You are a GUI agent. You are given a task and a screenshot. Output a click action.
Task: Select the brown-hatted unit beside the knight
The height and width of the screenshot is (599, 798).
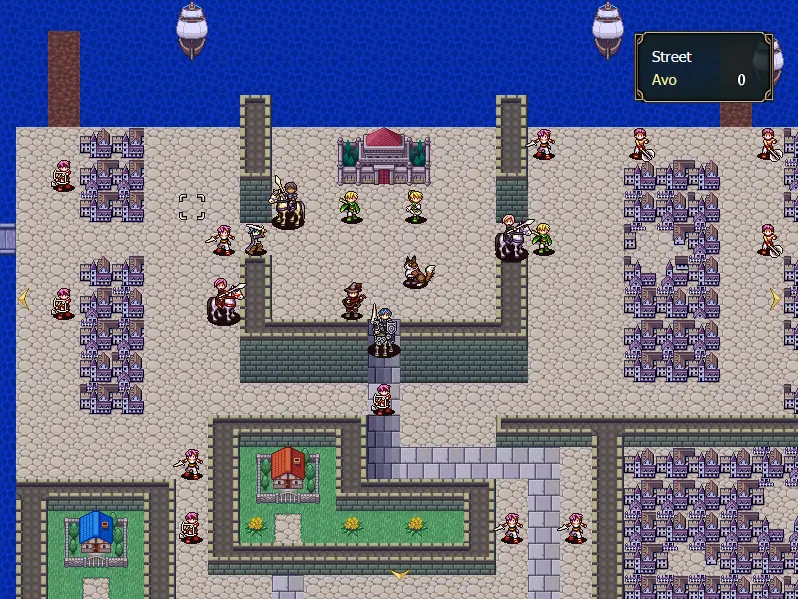pyautogui.click(x=352, y=300)
